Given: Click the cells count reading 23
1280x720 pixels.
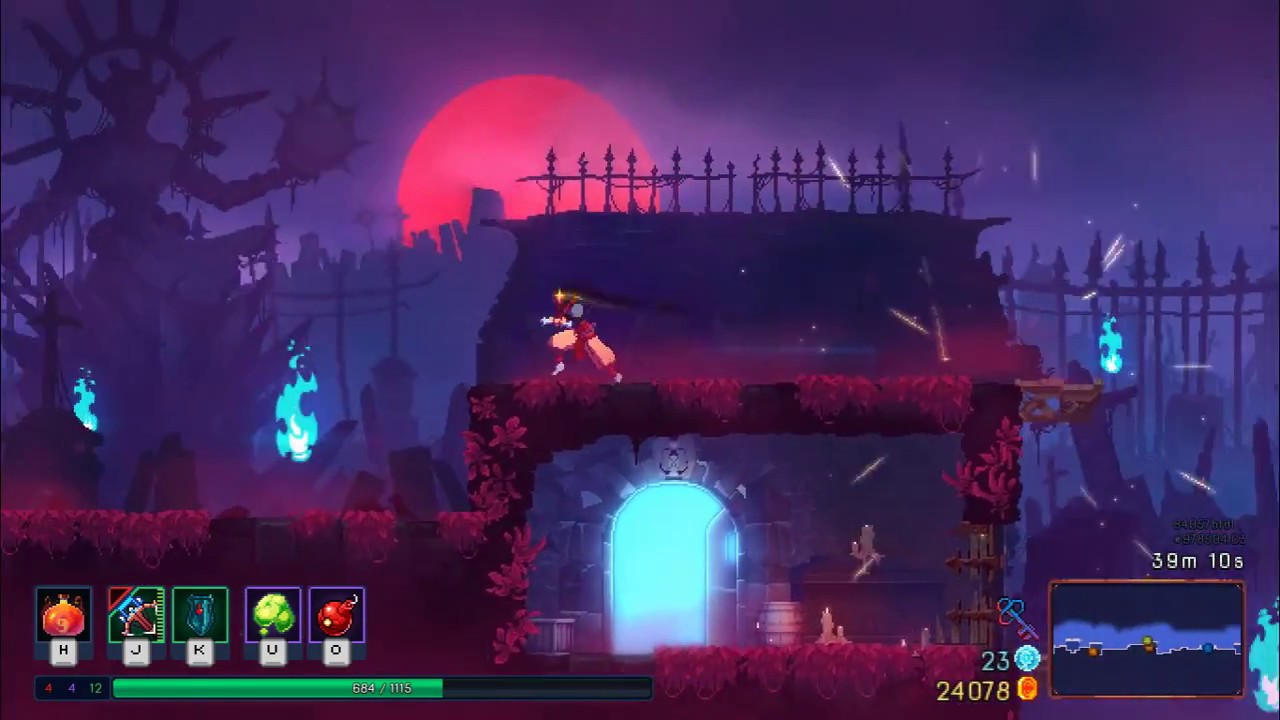Looking at the screenshot, I should pyautogui.click(x=997, y=659).
